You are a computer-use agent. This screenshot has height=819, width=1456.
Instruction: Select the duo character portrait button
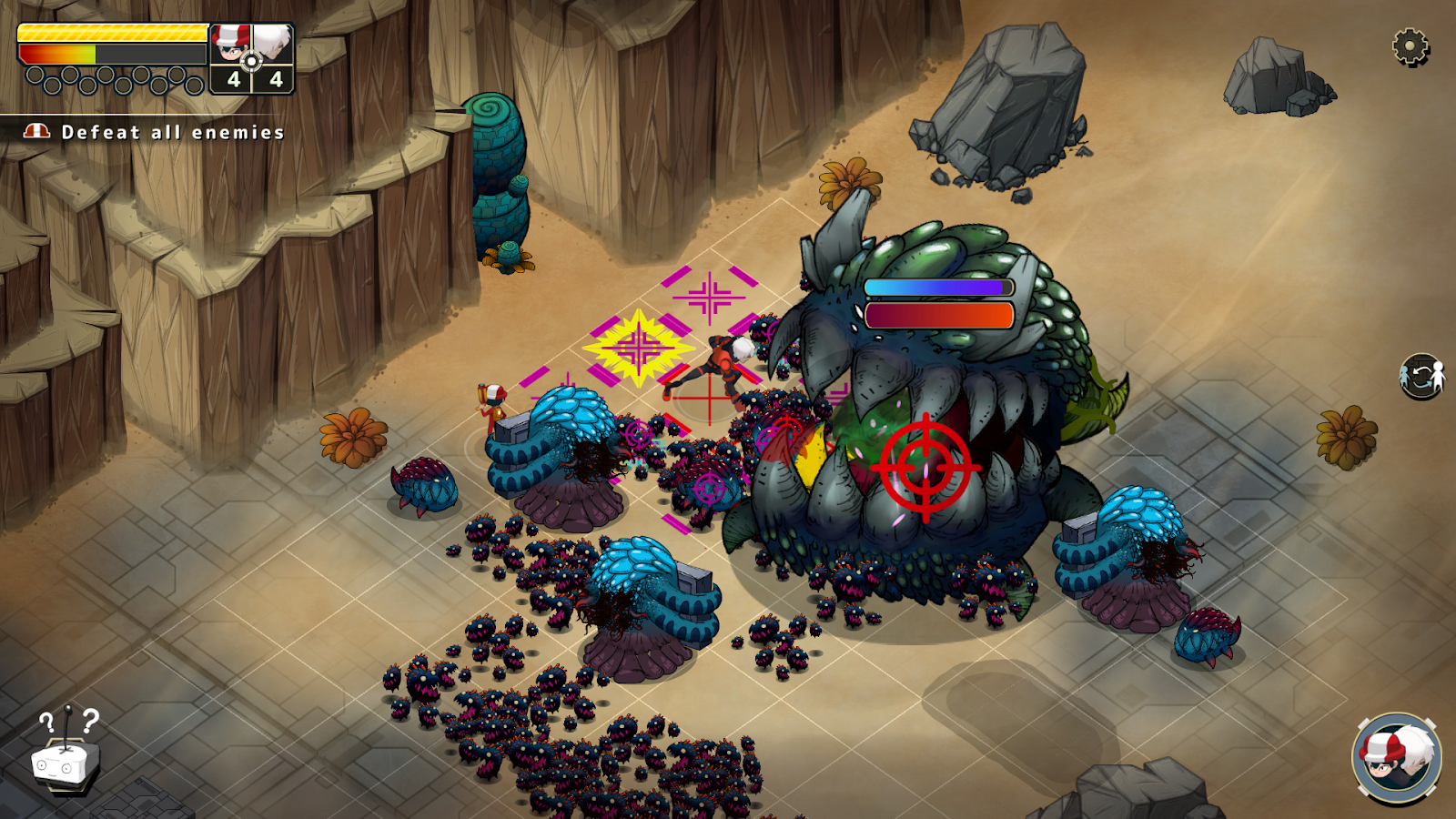pyautogui.click(x=1397, y=759)
